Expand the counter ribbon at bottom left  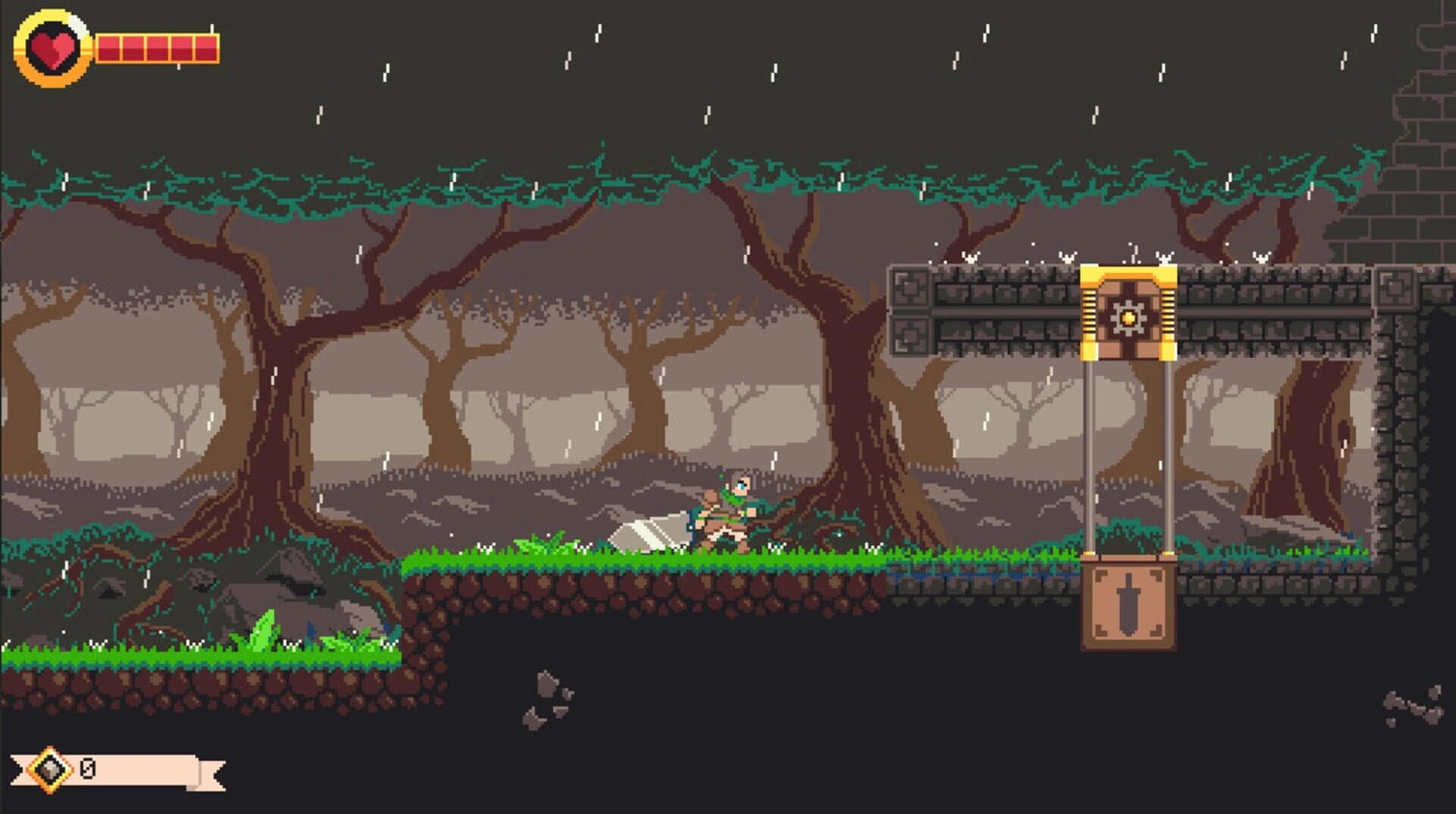pyautogui.click(x=152, y=768)
